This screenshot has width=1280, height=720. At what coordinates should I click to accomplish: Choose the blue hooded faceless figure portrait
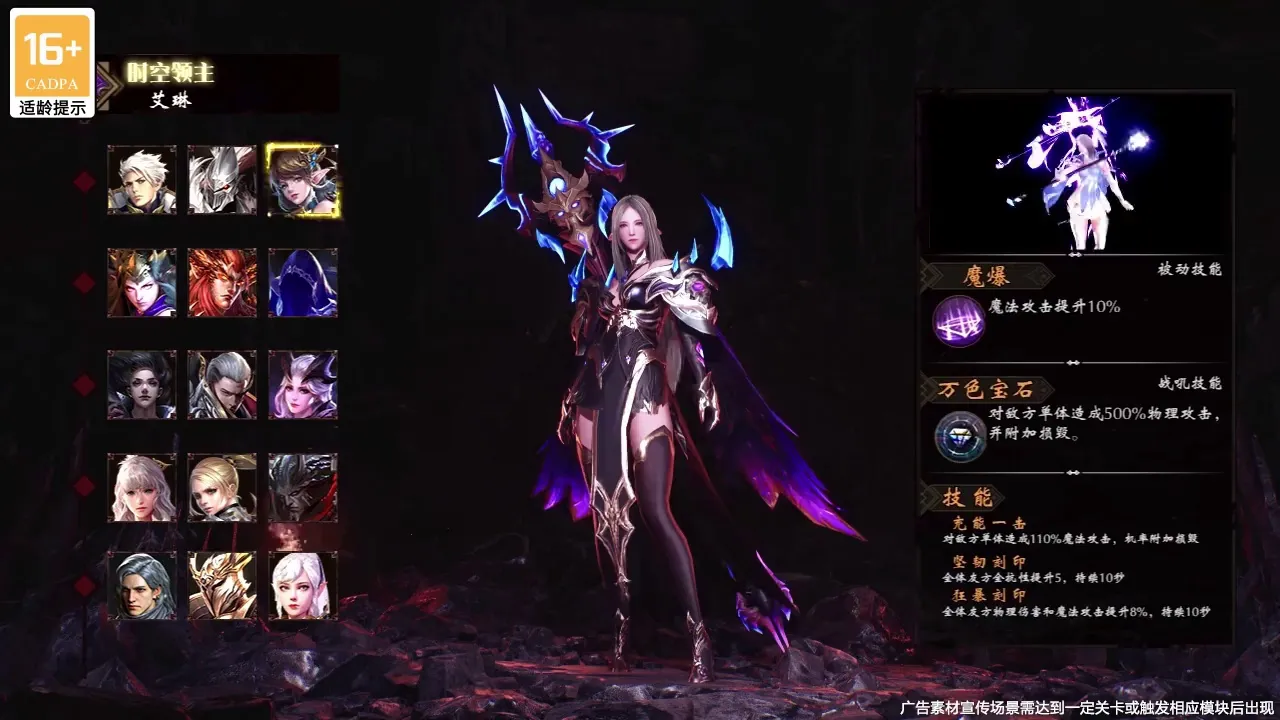tap(302, 283)
